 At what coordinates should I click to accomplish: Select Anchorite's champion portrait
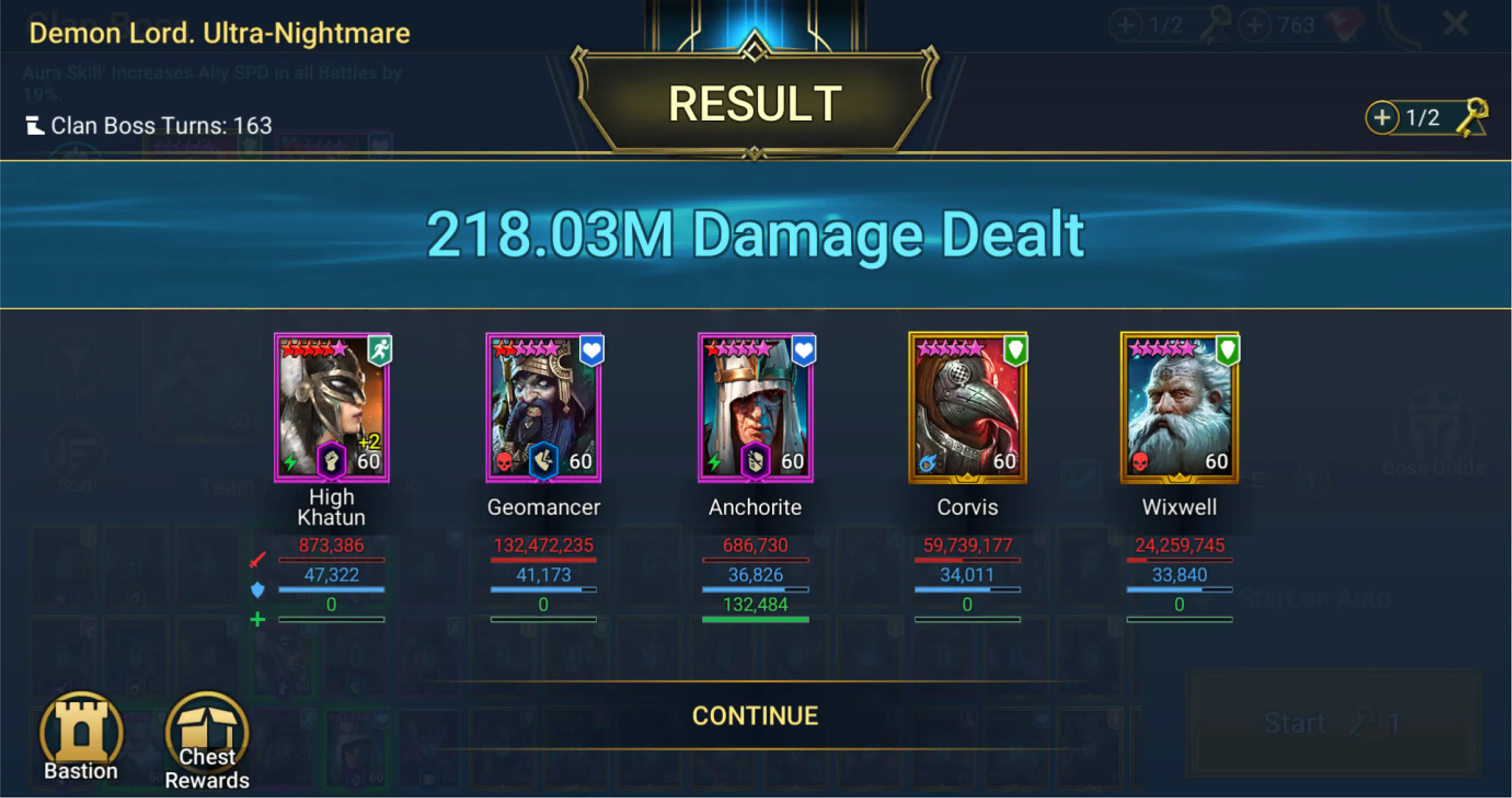click(755, 407)
